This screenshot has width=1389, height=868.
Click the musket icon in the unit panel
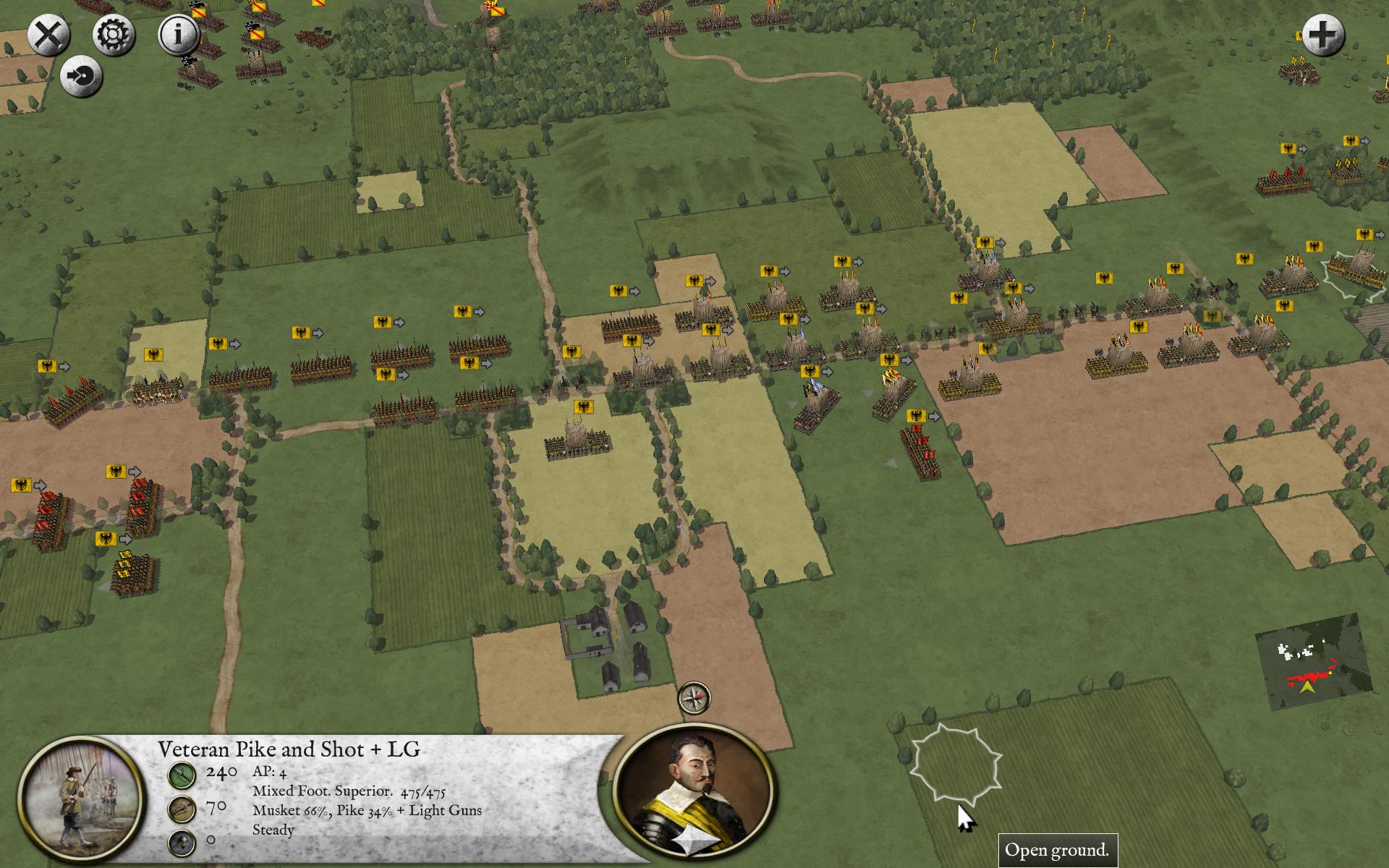182,775
